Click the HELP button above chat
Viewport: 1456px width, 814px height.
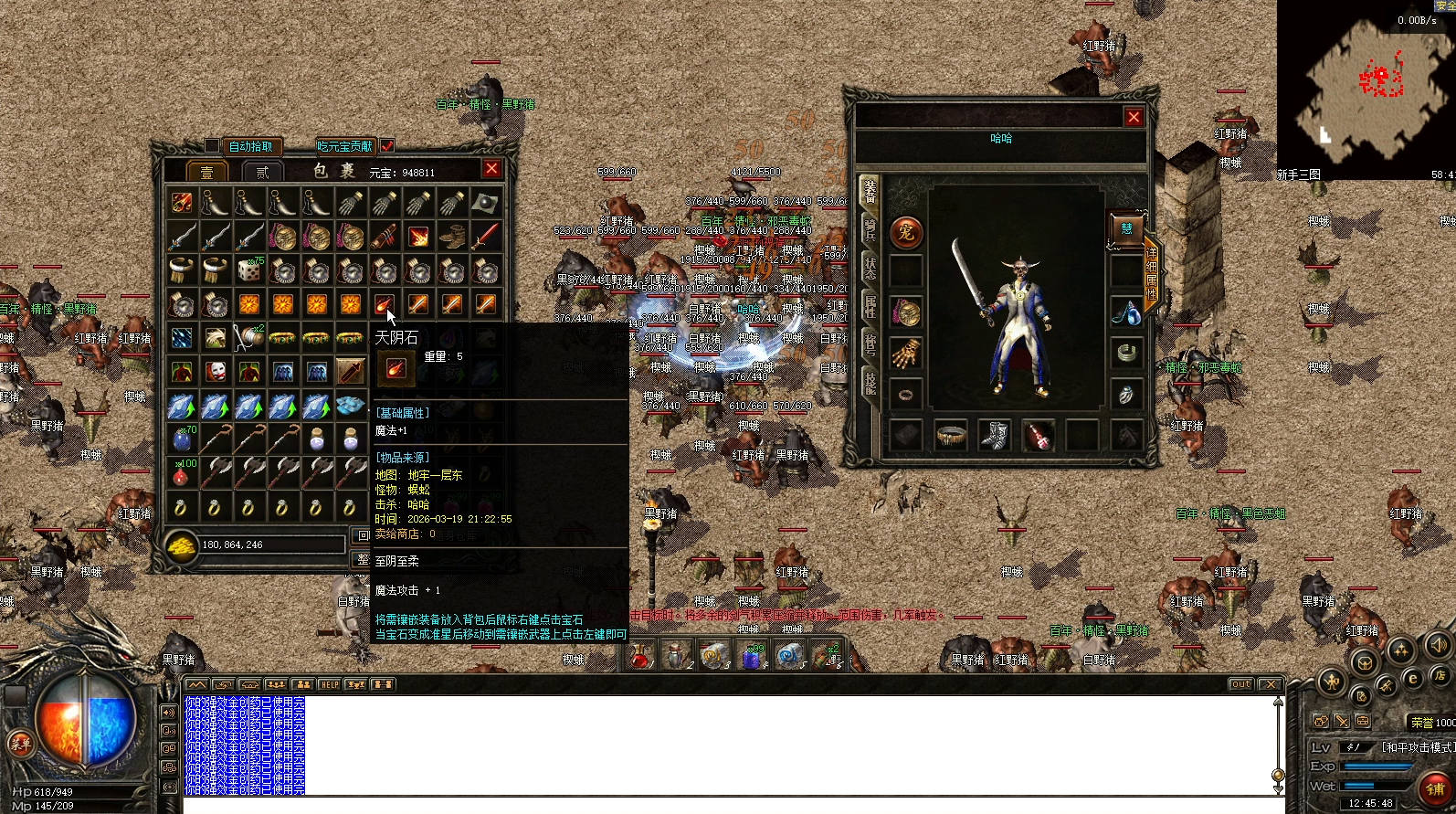(x=329, y=684)
